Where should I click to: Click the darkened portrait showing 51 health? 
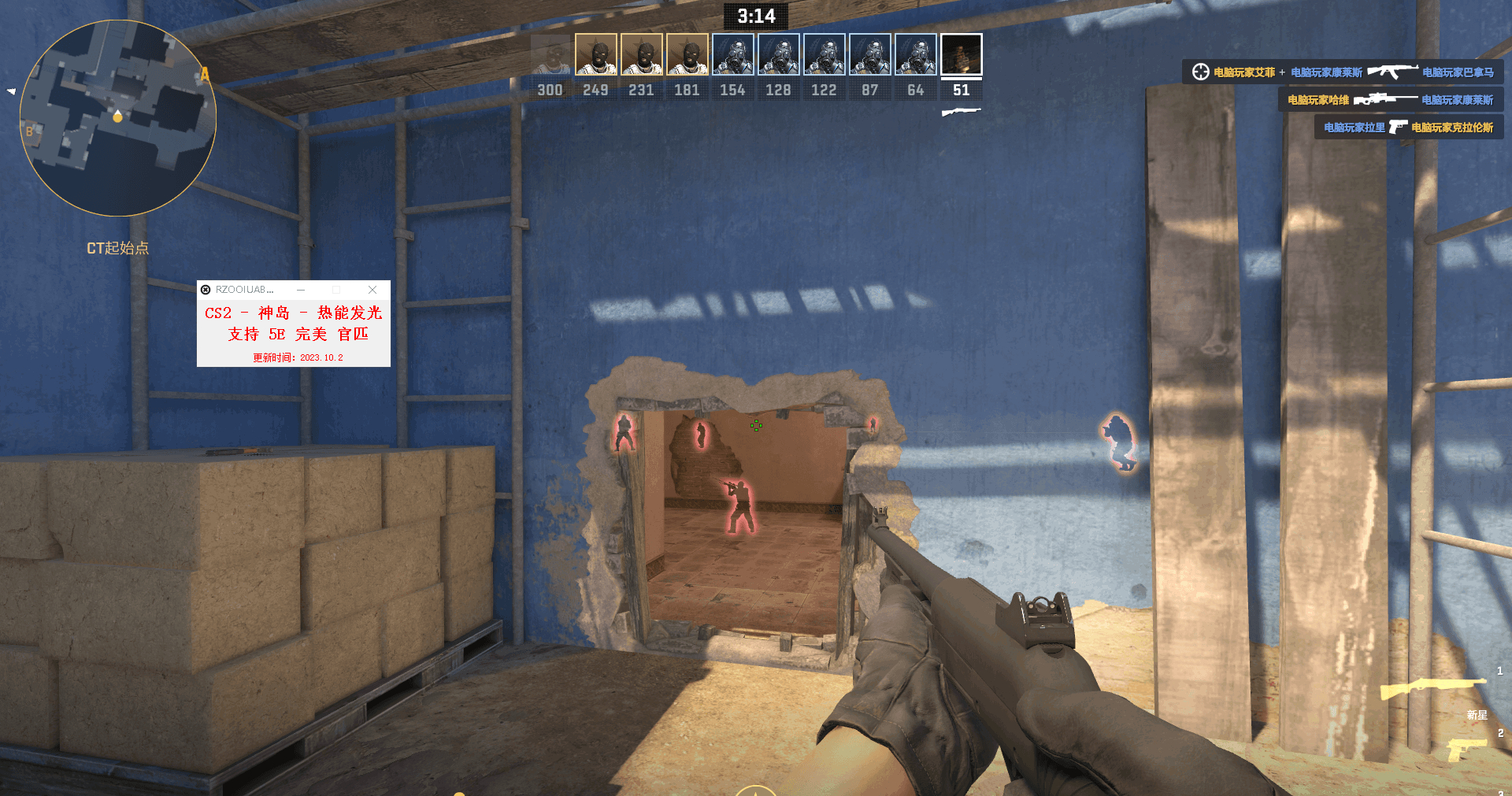point(962,54)
